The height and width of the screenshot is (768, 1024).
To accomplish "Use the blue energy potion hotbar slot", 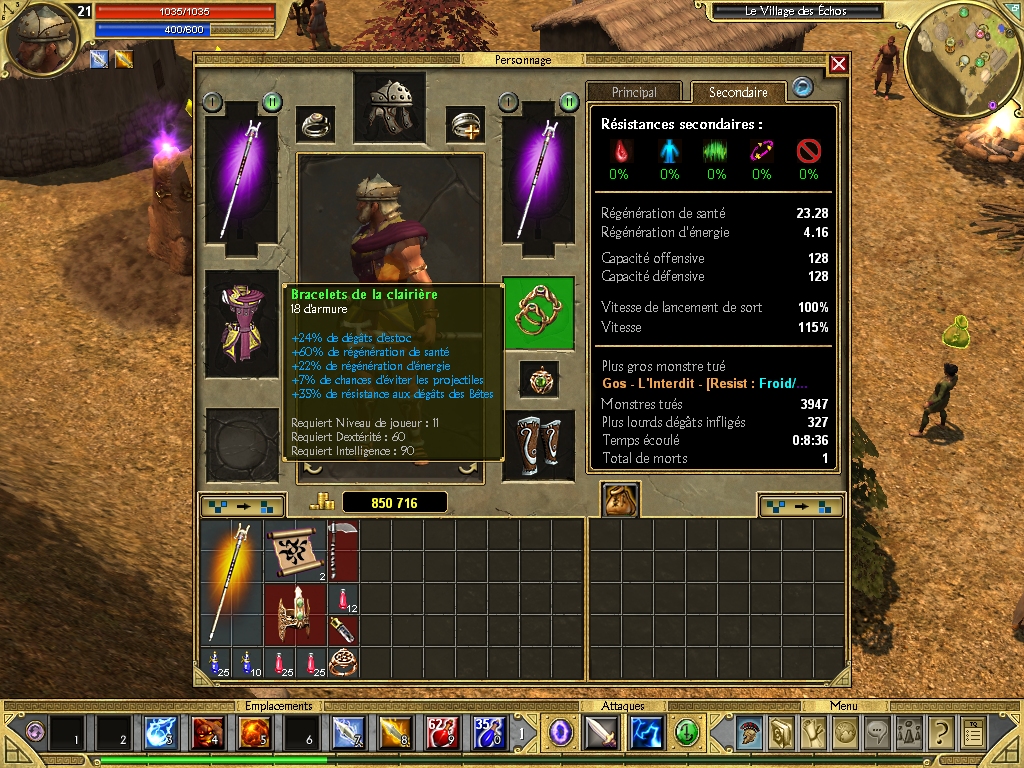I will [x=488, y=733].
